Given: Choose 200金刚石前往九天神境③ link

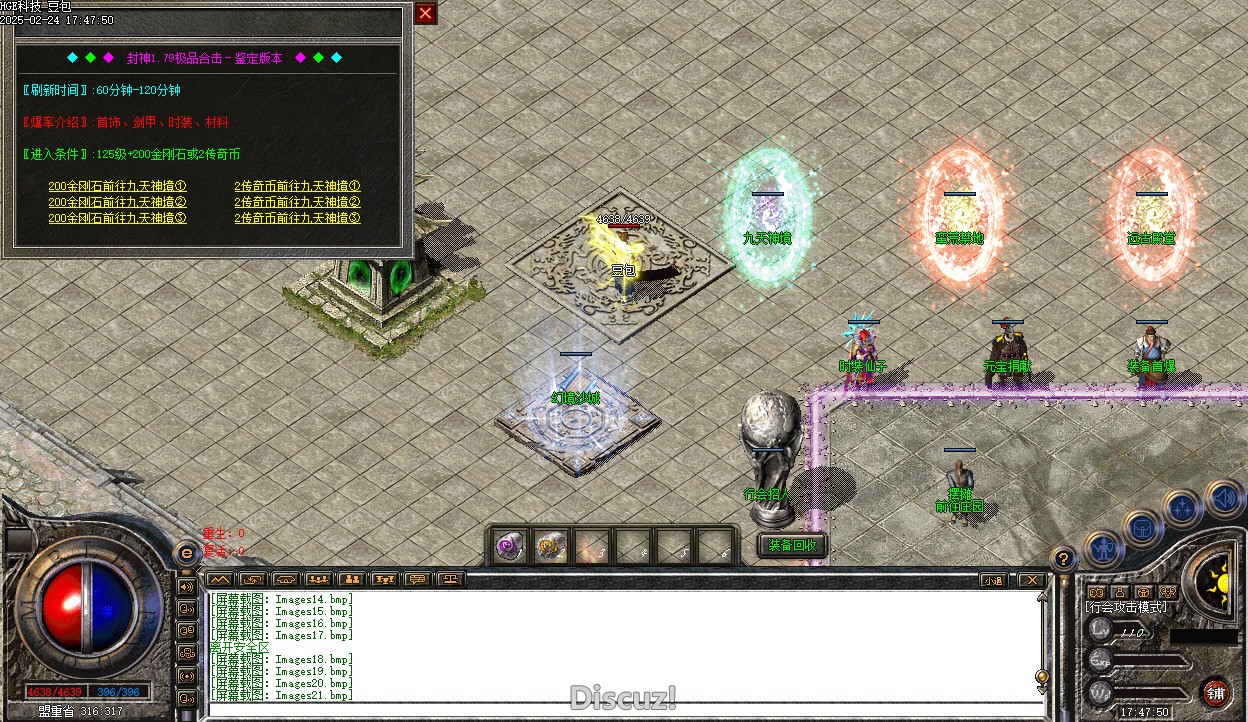Looking at the screenshot, I should [117, 218].
